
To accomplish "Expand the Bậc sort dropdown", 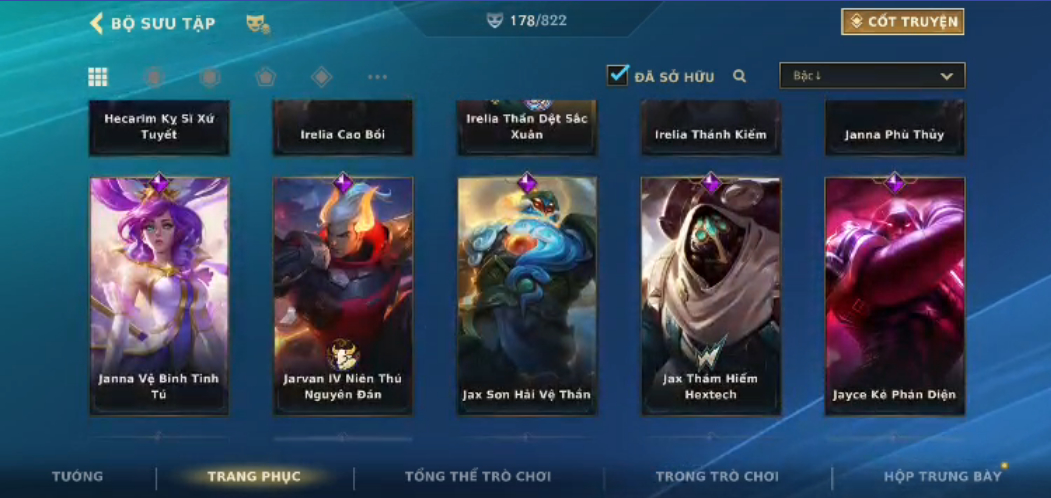I will click(872, 76).
